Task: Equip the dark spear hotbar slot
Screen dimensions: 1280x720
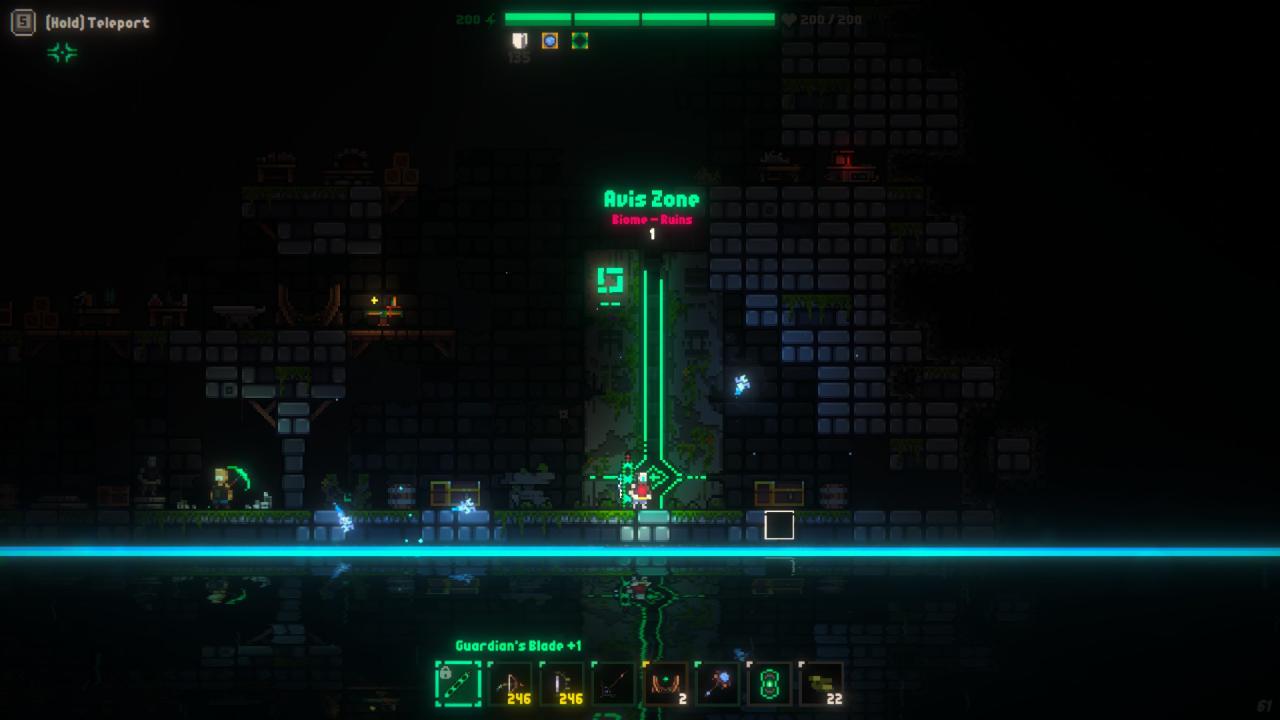Action: (614, 685)
